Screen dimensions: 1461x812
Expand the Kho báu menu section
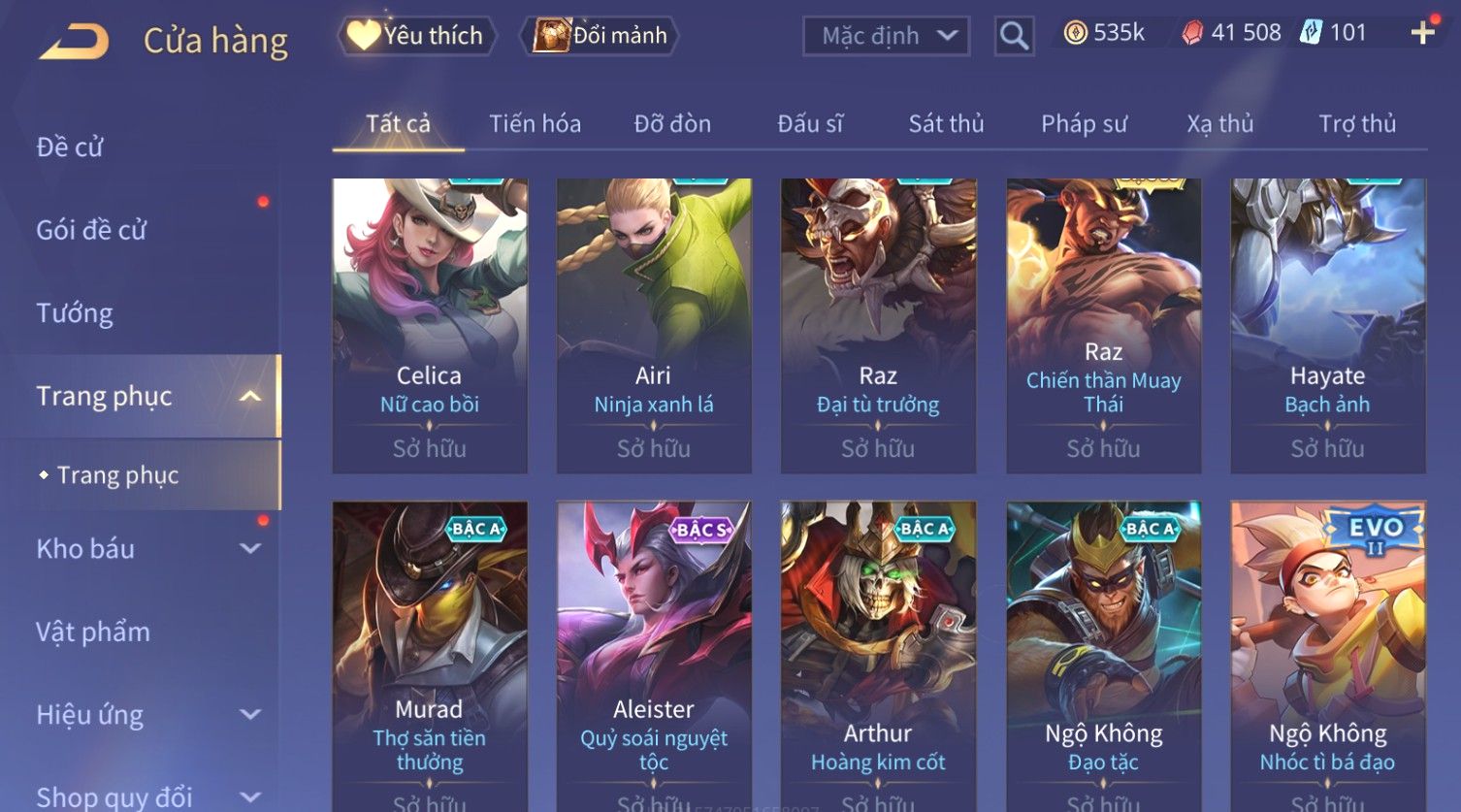146,549
